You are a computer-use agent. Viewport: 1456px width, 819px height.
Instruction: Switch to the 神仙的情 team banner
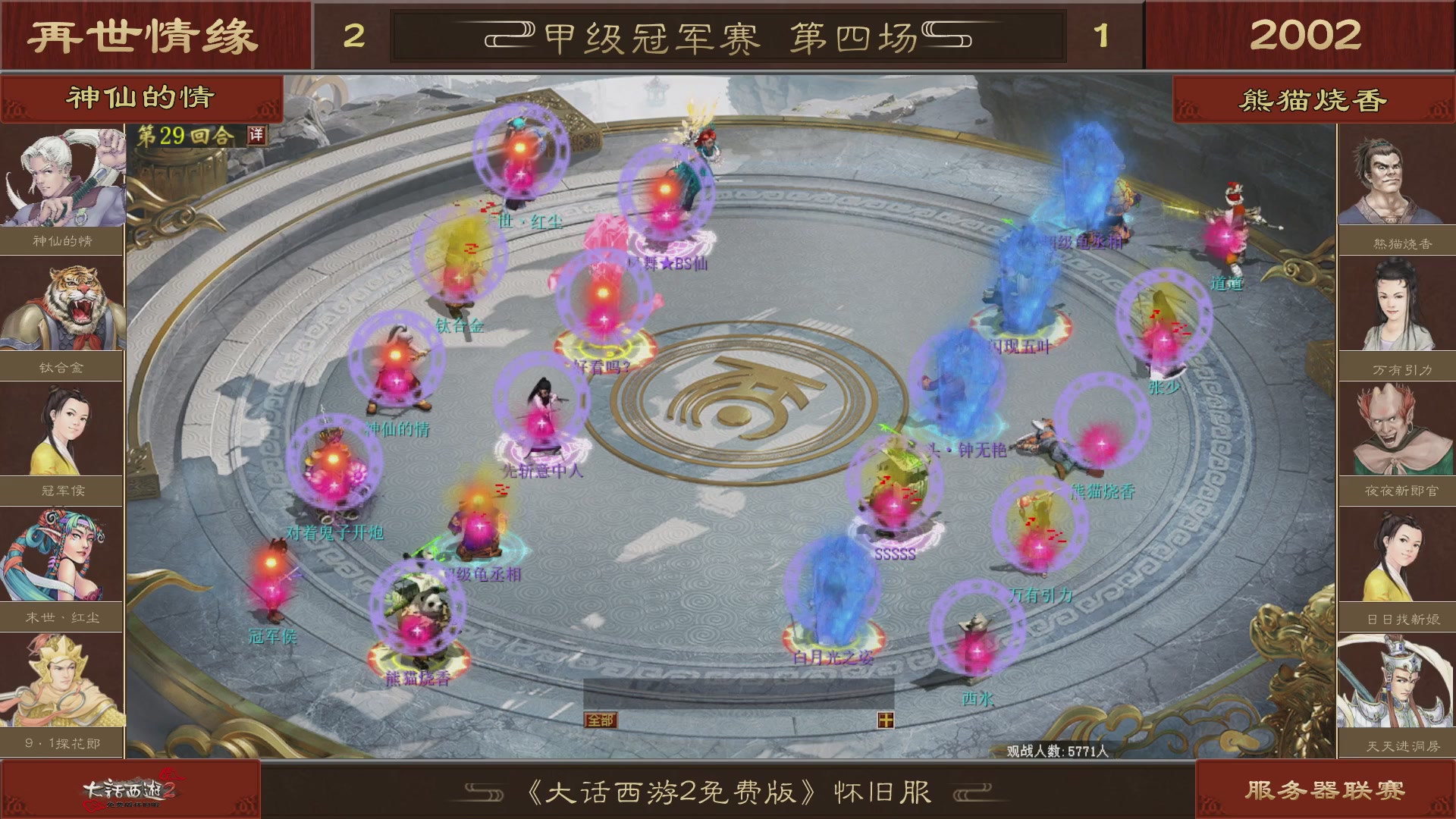click(x=140, y=97)
